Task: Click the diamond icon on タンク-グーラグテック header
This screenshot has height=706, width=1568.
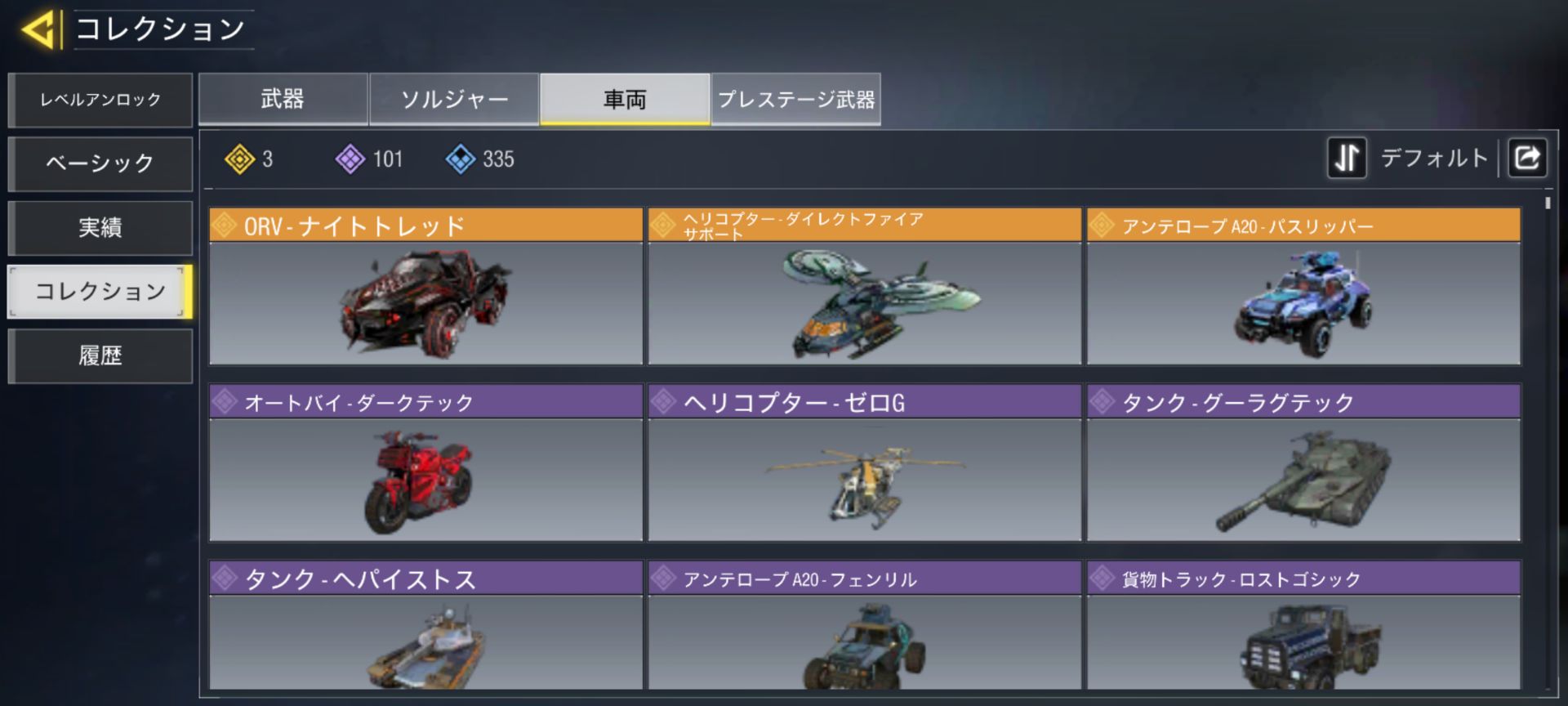Action: pos(1102,401)
